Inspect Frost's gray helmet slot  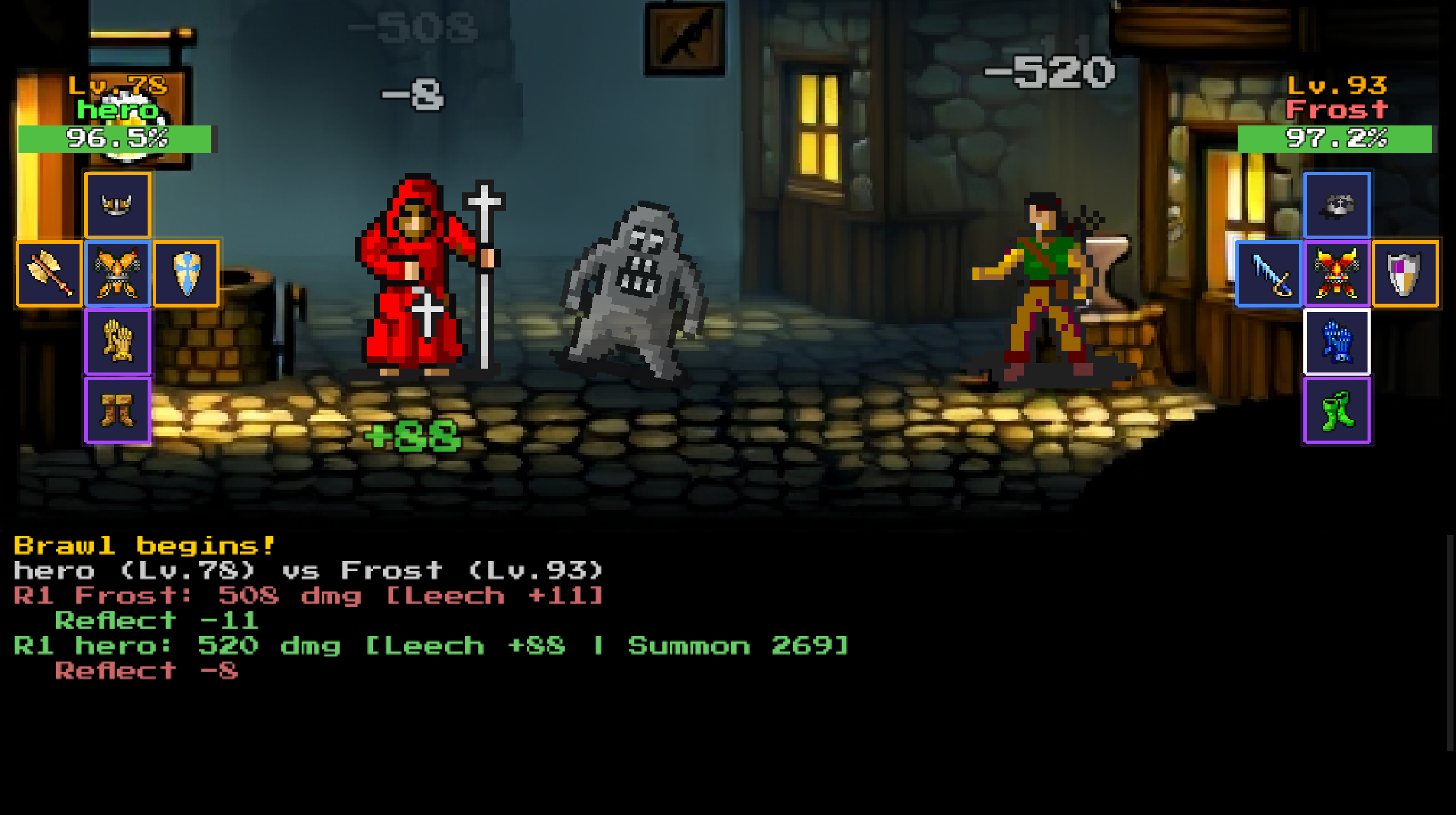(1336, 205)
